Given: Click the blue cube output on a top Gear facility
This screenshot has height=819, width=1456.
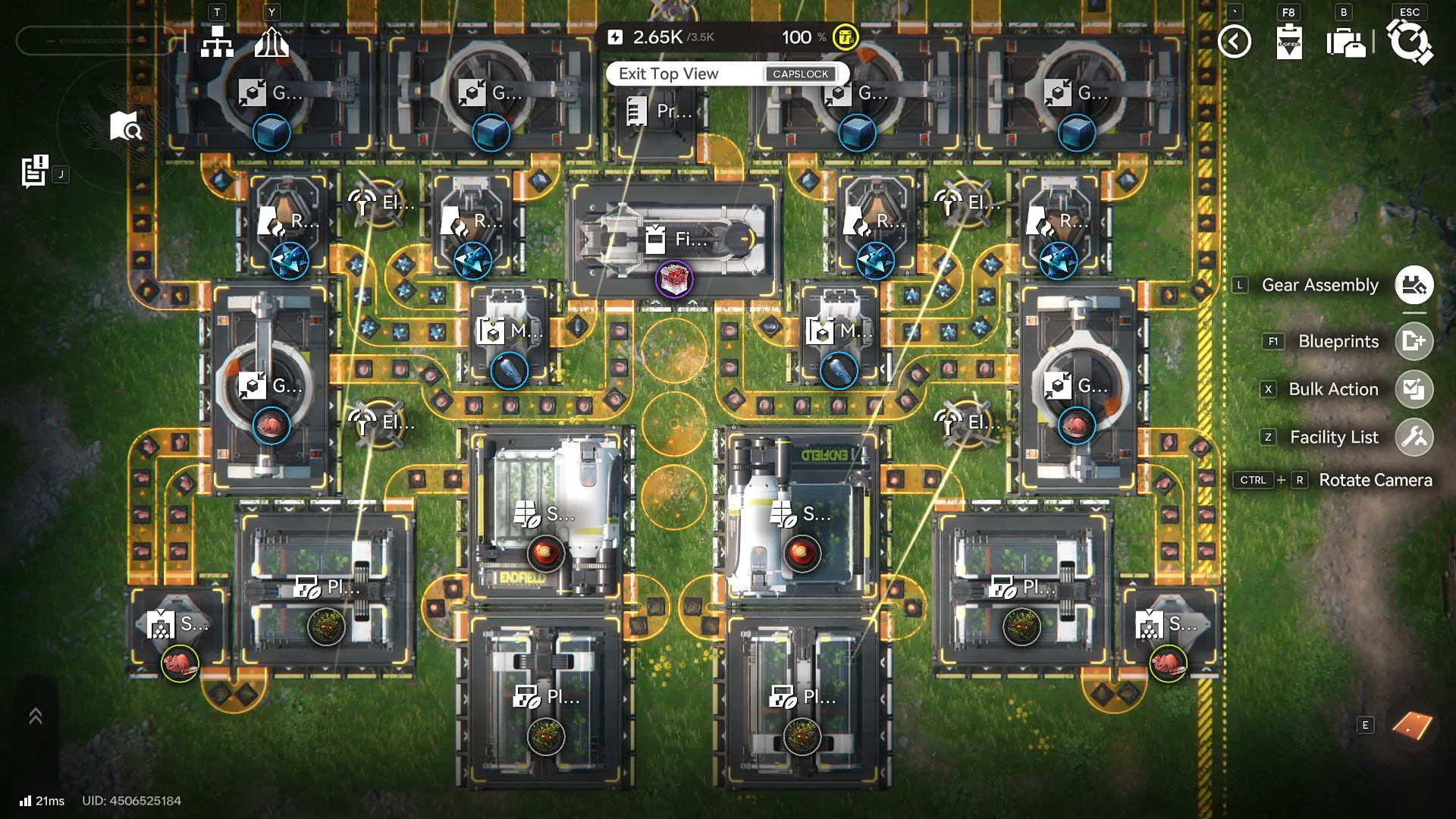Looking at the screenshot, I should click(x=272, y=132).
